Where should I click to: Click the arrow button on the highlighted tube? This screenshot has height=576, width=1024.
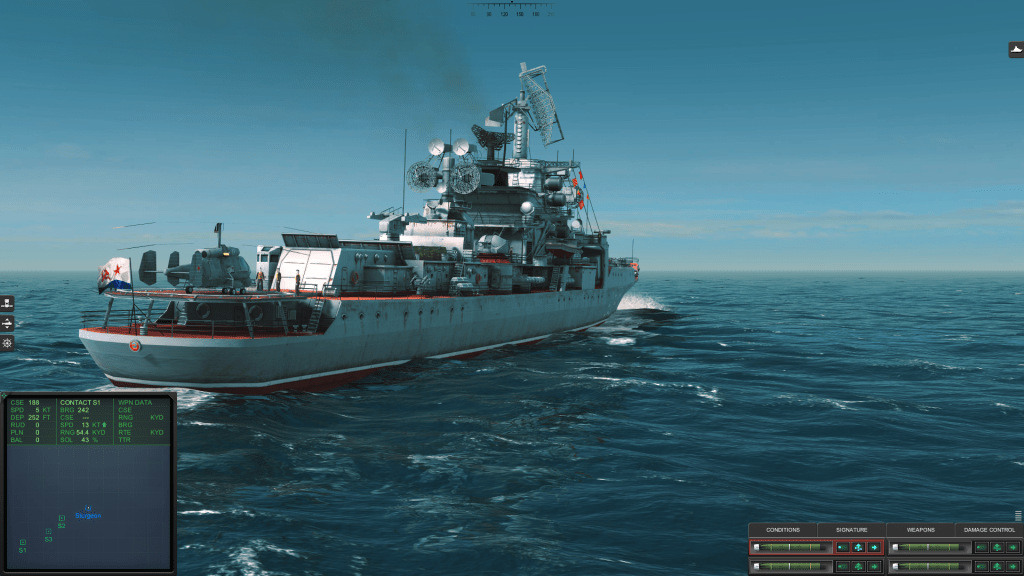tap(874, 547)
